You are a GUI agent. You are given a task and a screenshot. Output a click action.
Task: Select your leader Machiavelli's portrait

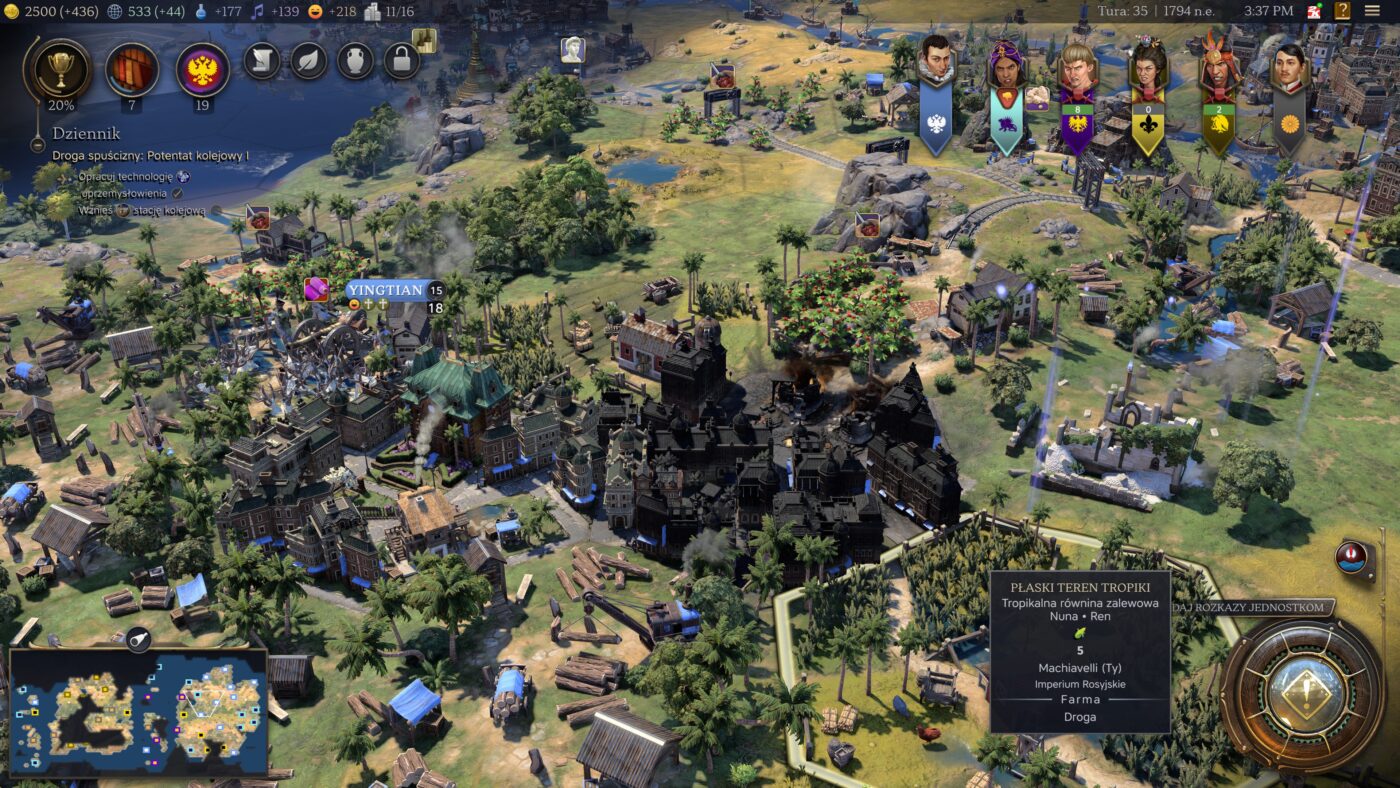click(x=935, y=63)
